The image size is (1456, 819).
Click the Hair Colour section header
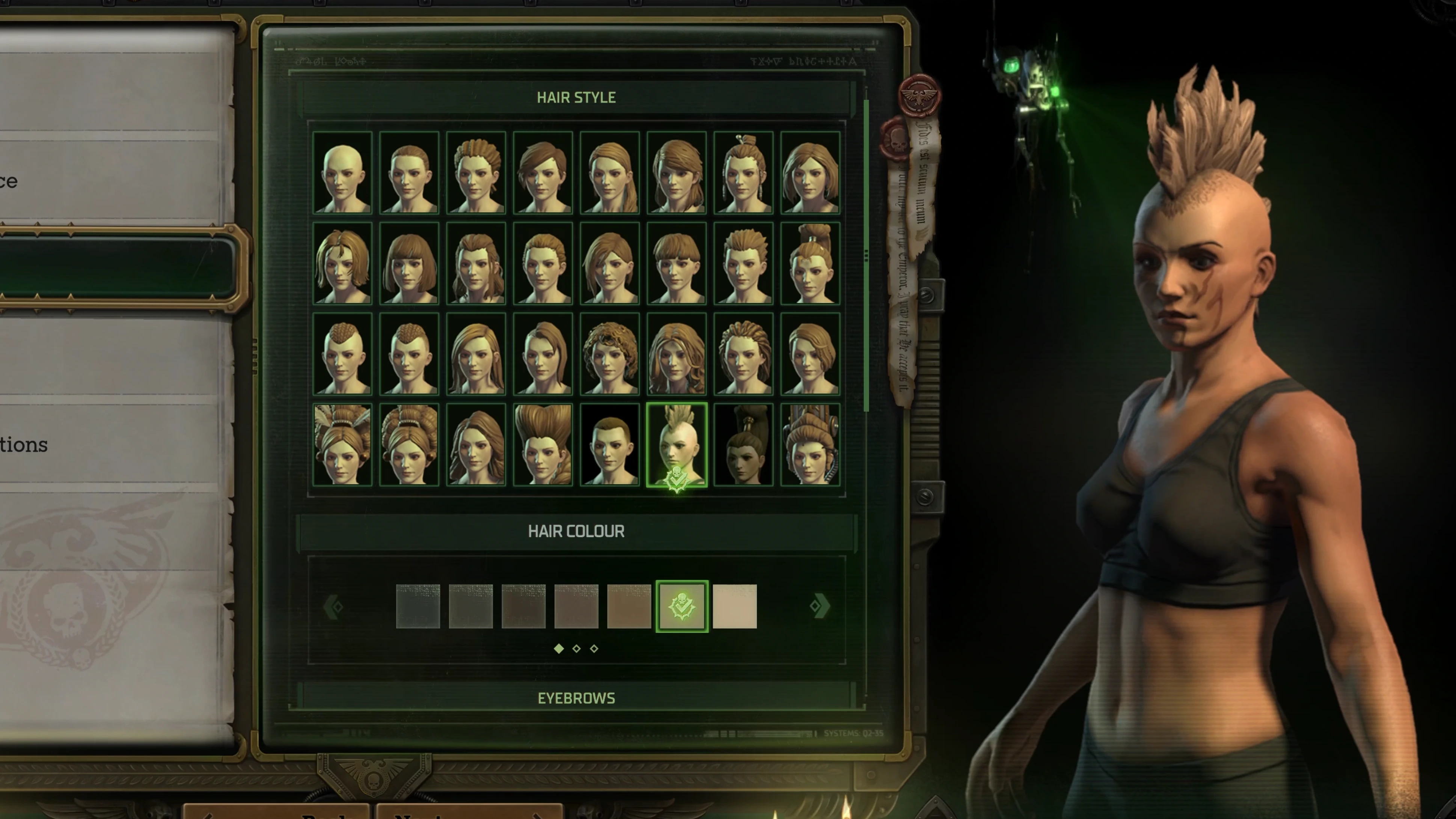click(x=576, y=531)
